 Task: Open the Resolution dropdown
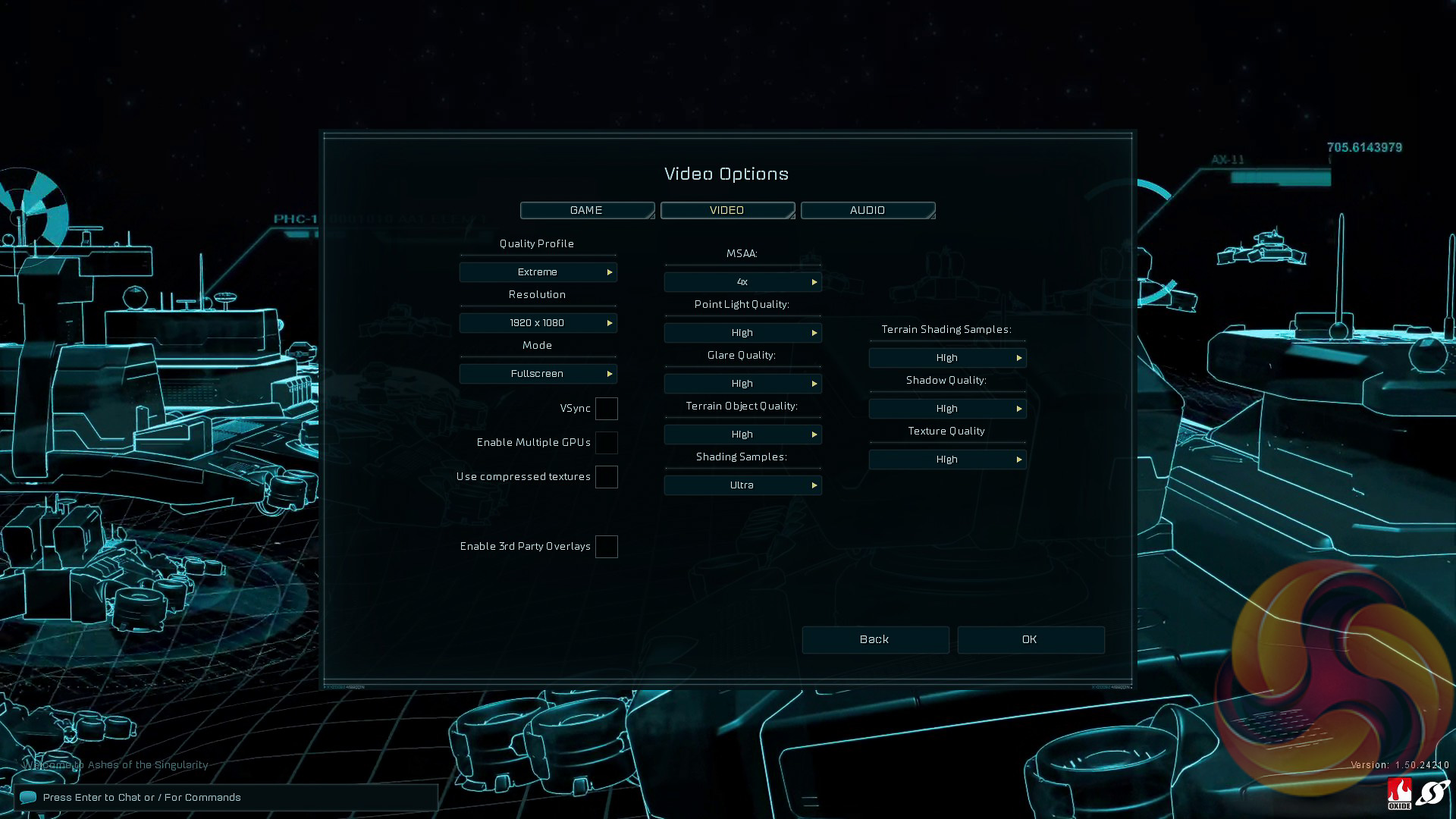coord(538,323)
